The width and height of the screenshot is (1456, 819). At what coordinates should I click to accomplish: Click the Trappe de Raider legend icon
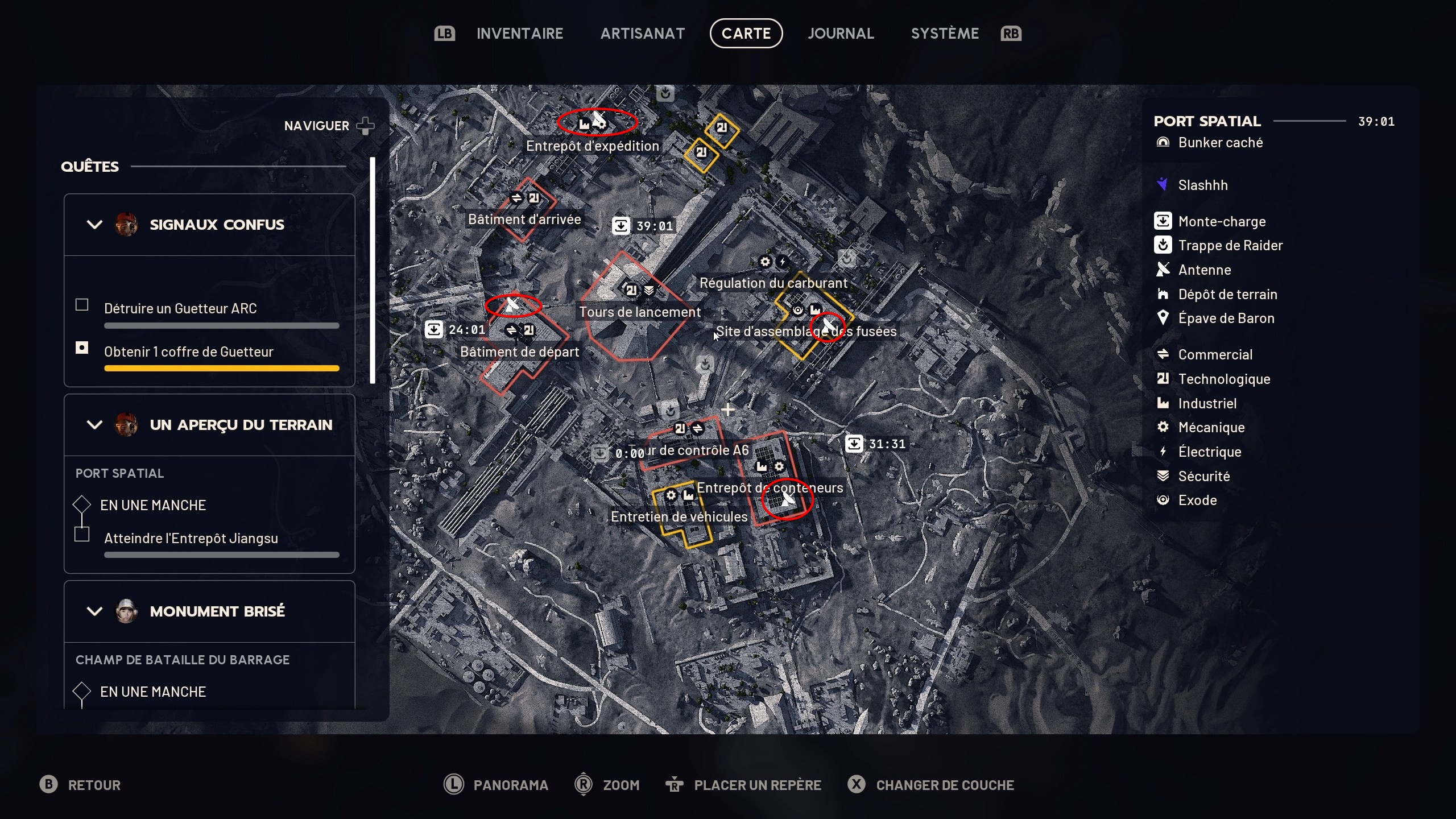pyautogui.click(x=1164, y=245)
